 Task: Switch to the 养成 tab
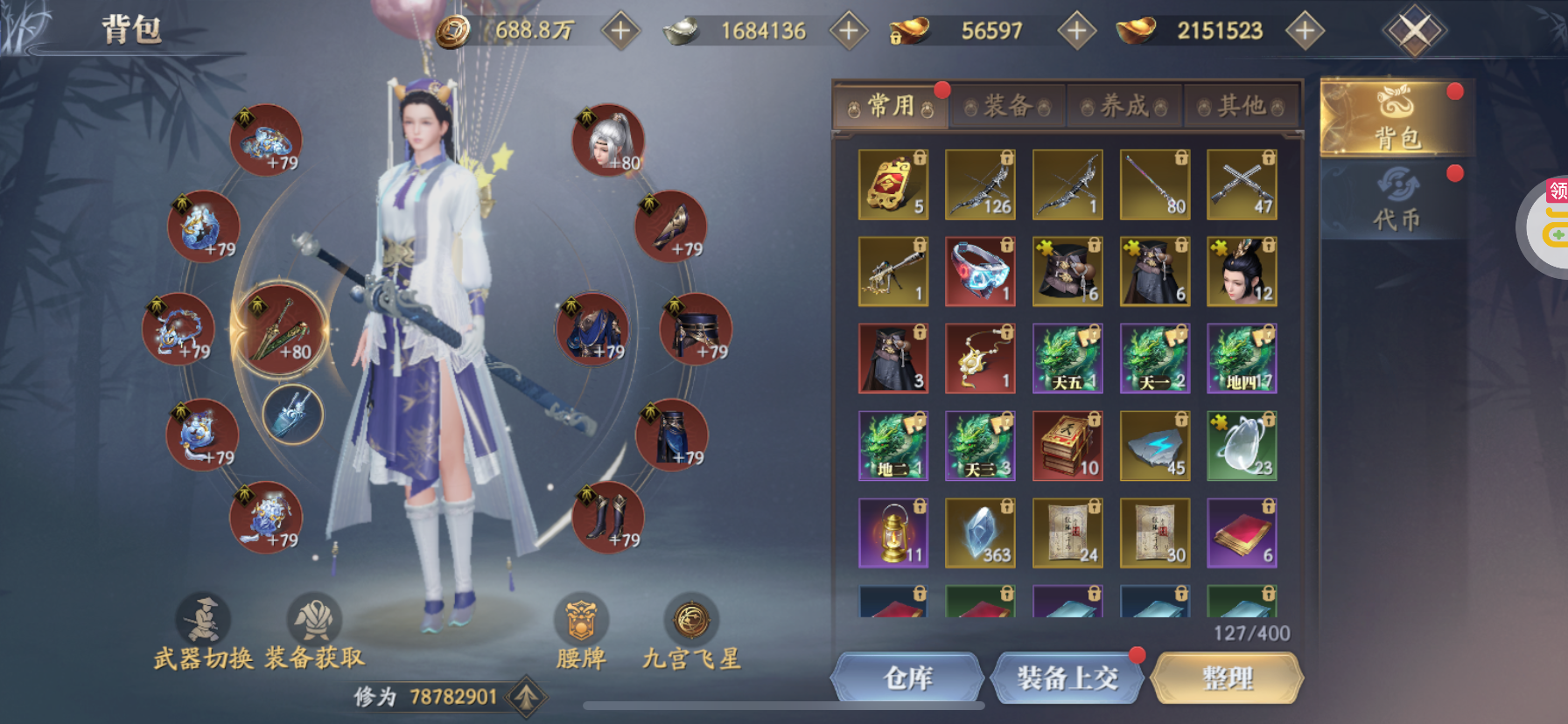coord(1124,107)
